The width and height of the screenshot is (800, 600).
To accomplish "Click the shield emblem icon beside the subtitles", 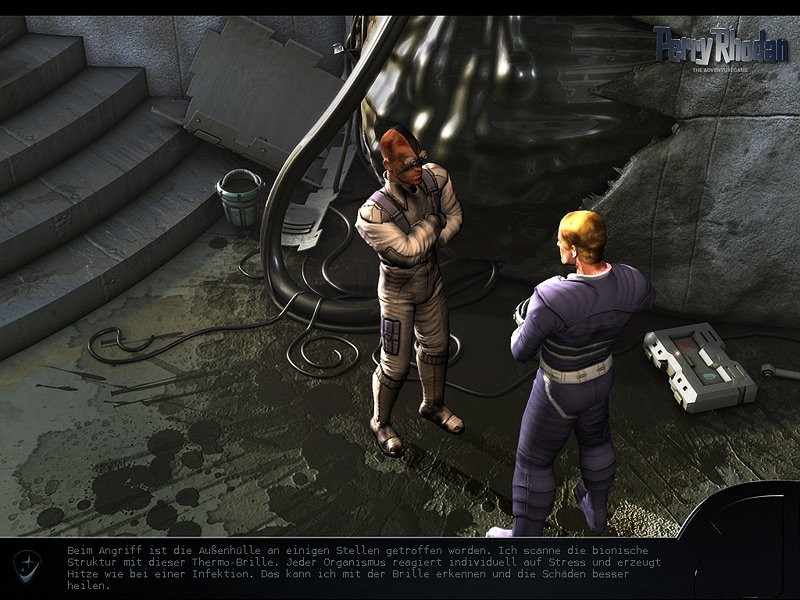I will pos(27,565).
